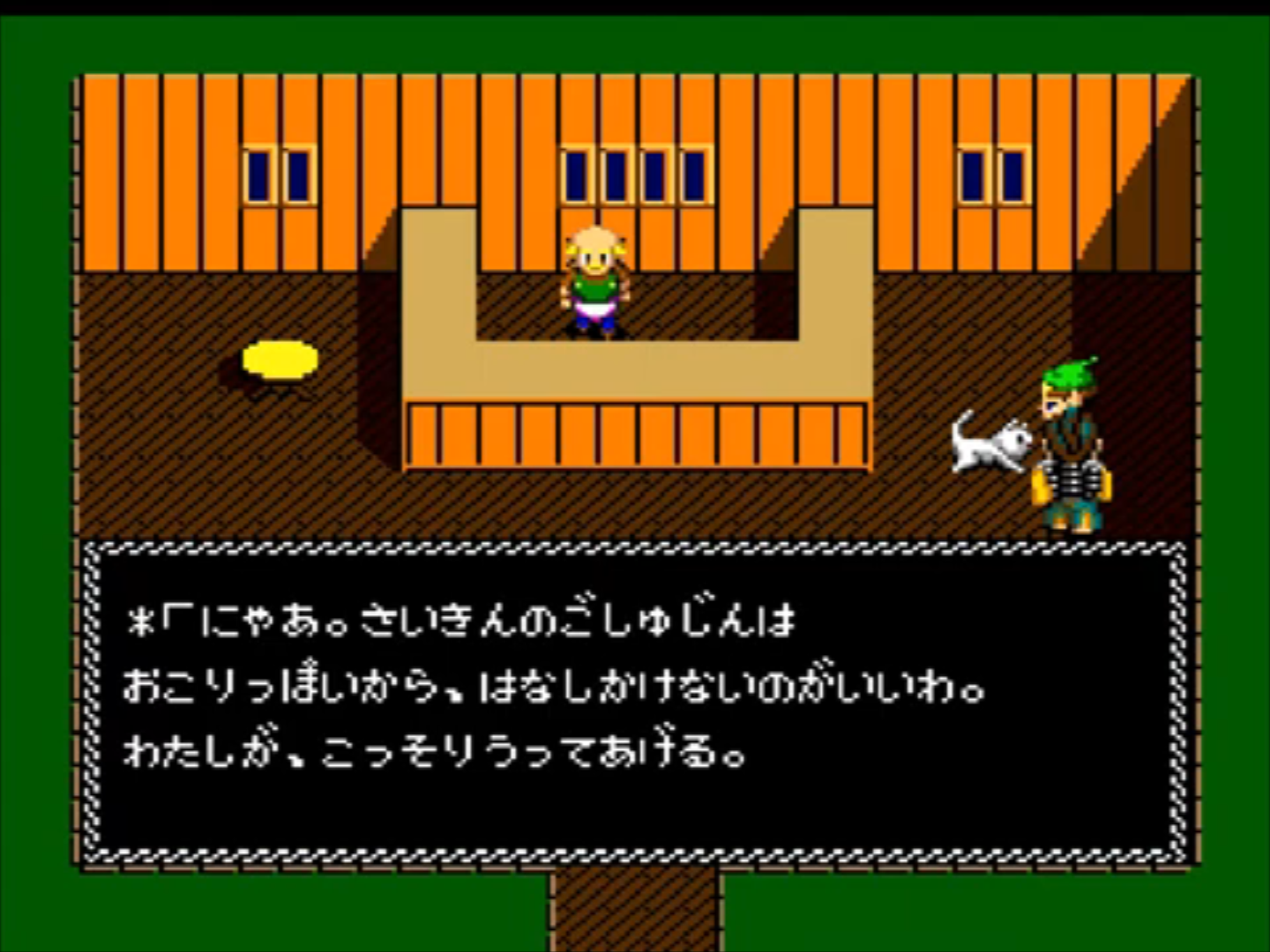Select the second dialogue line text
Screen dimensions: 1270x952
pyautogui.click(x=556, y=688)
